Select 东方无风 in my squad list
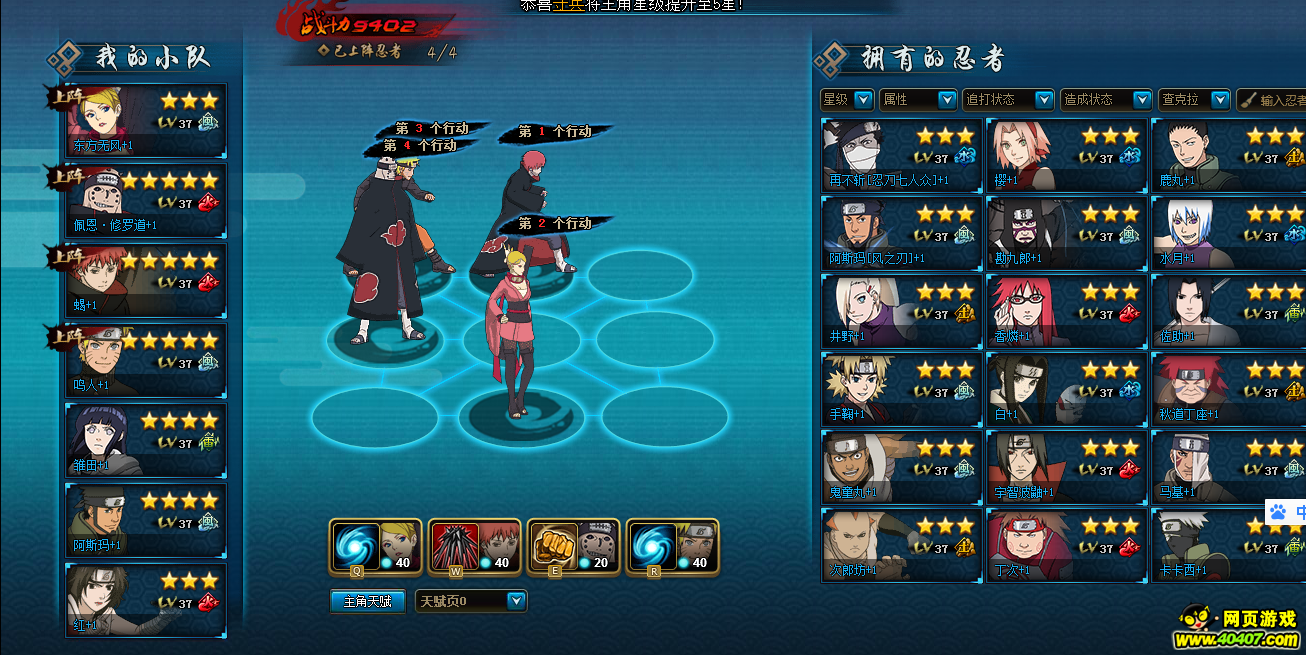Image resolution: width=1306 pixels, height=655 pixels. coord(146,121)
